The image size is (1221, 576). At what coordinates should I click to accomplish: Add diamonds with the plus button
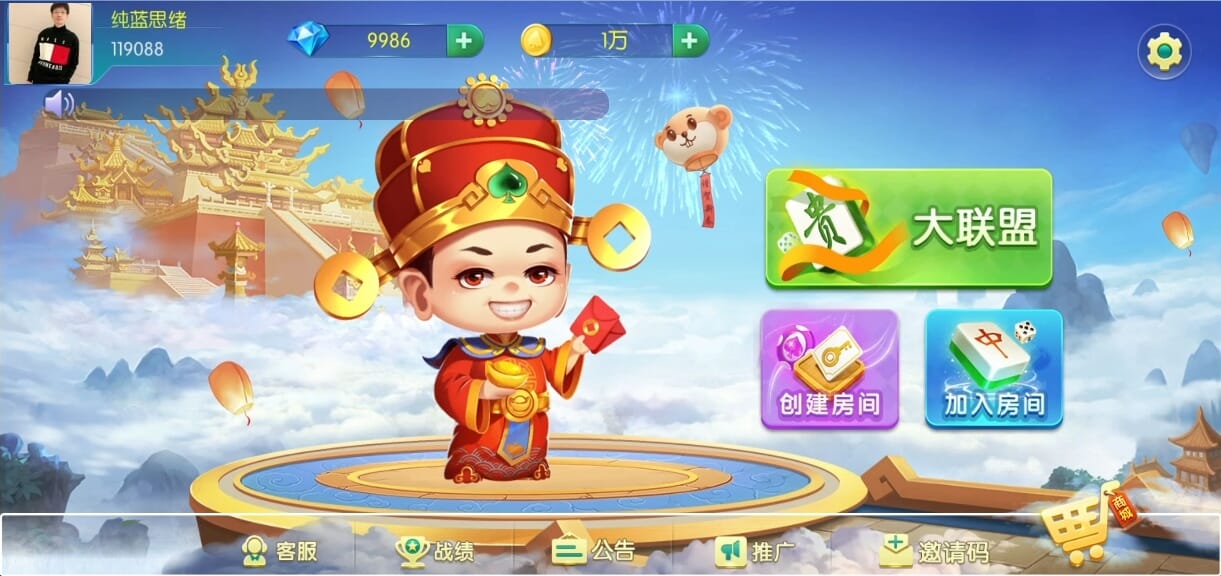464,41
